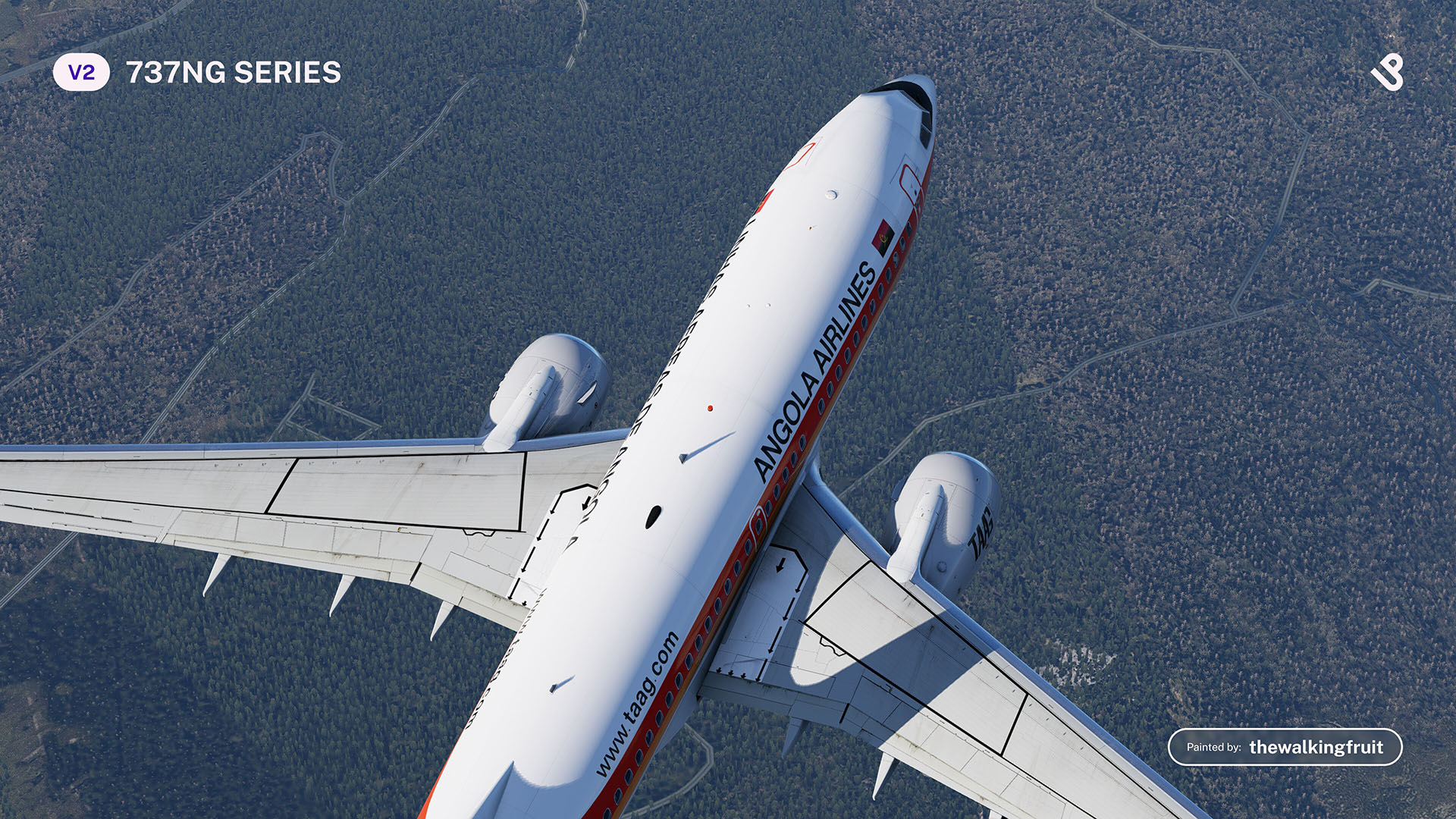
Task: Click the V2 version badge
Action: [81, 73]
